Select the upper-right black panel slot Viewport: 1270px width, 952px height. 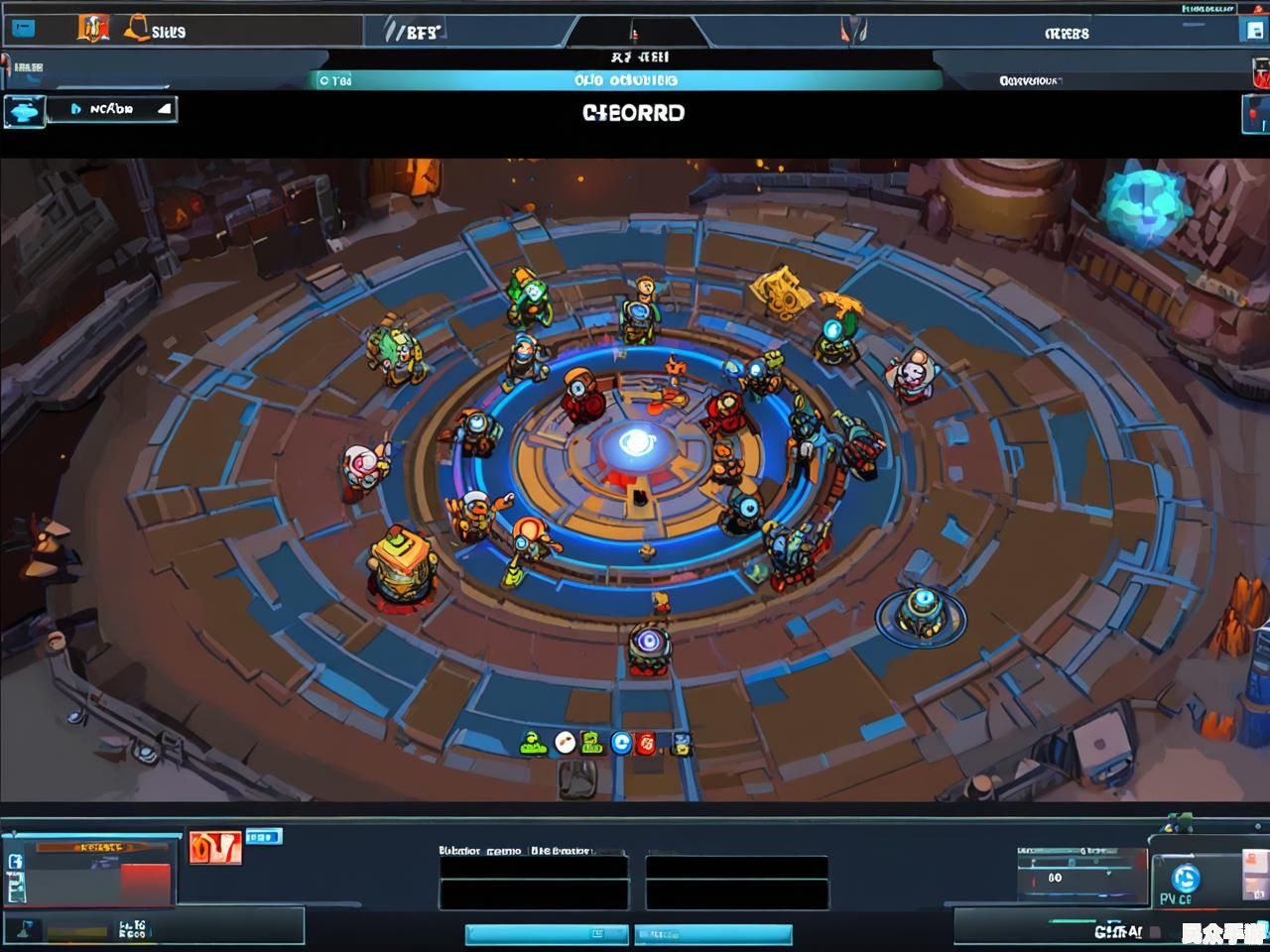pyautogui.click(x=737, y=867)
